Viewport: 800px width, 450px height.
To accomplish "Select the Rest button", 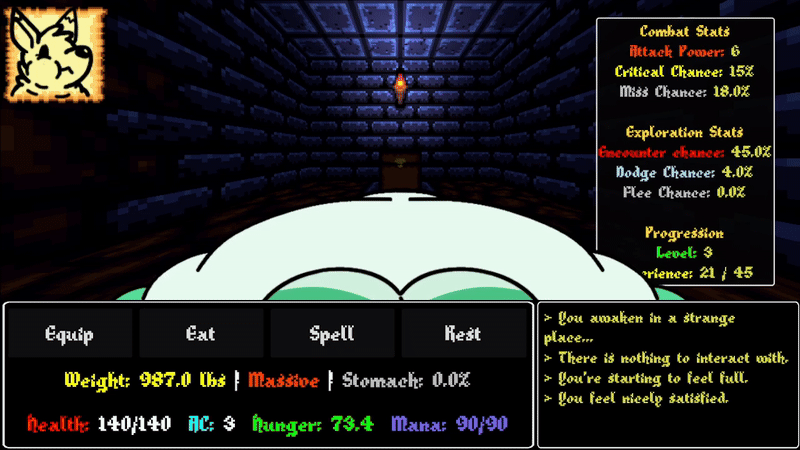I will coord(463,333).
